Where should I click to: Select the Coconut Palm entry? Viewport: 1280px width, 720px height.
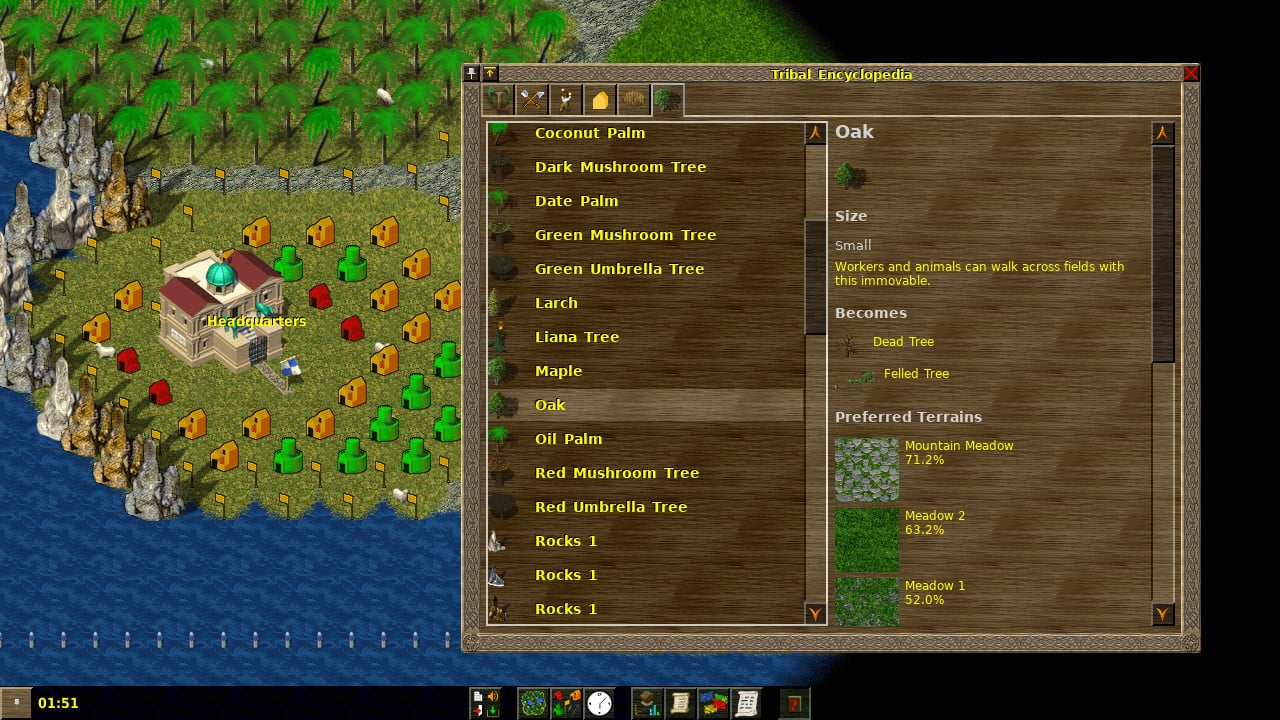pyautogui.click(x=590, y=133)
